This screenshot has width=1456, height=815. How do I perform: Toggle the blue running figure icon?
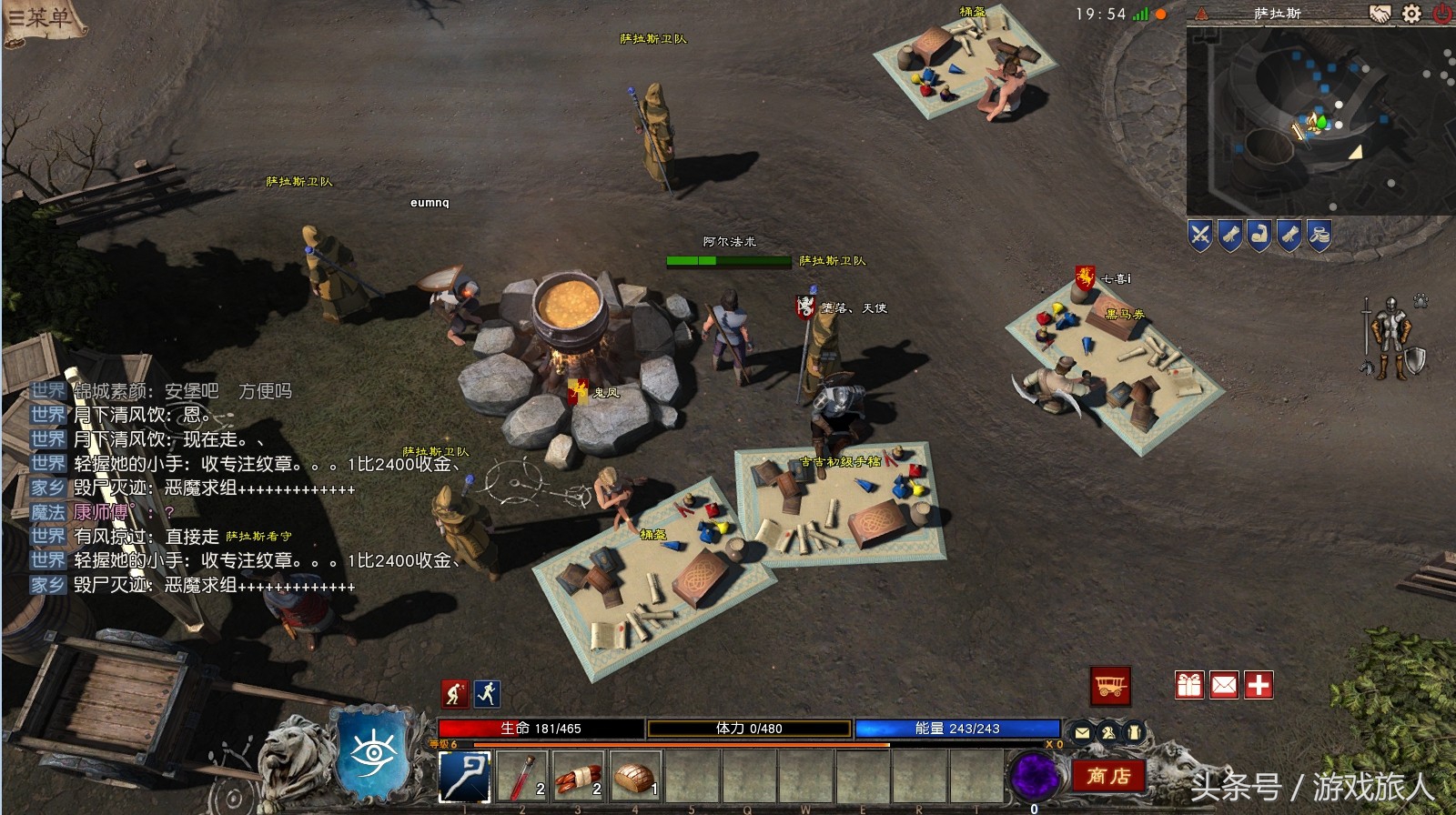[487, 694]
